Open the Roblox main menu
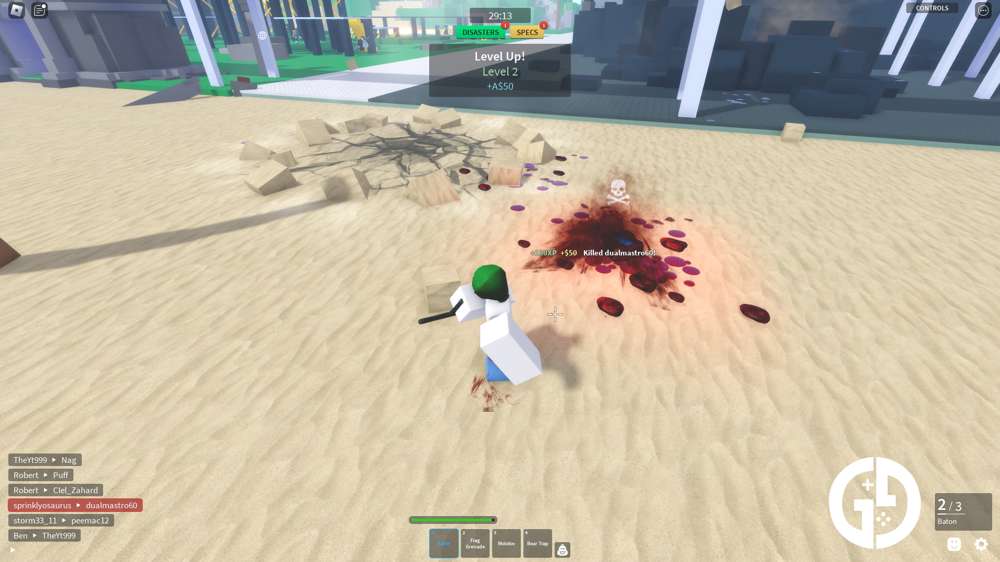 click(12, 10)
